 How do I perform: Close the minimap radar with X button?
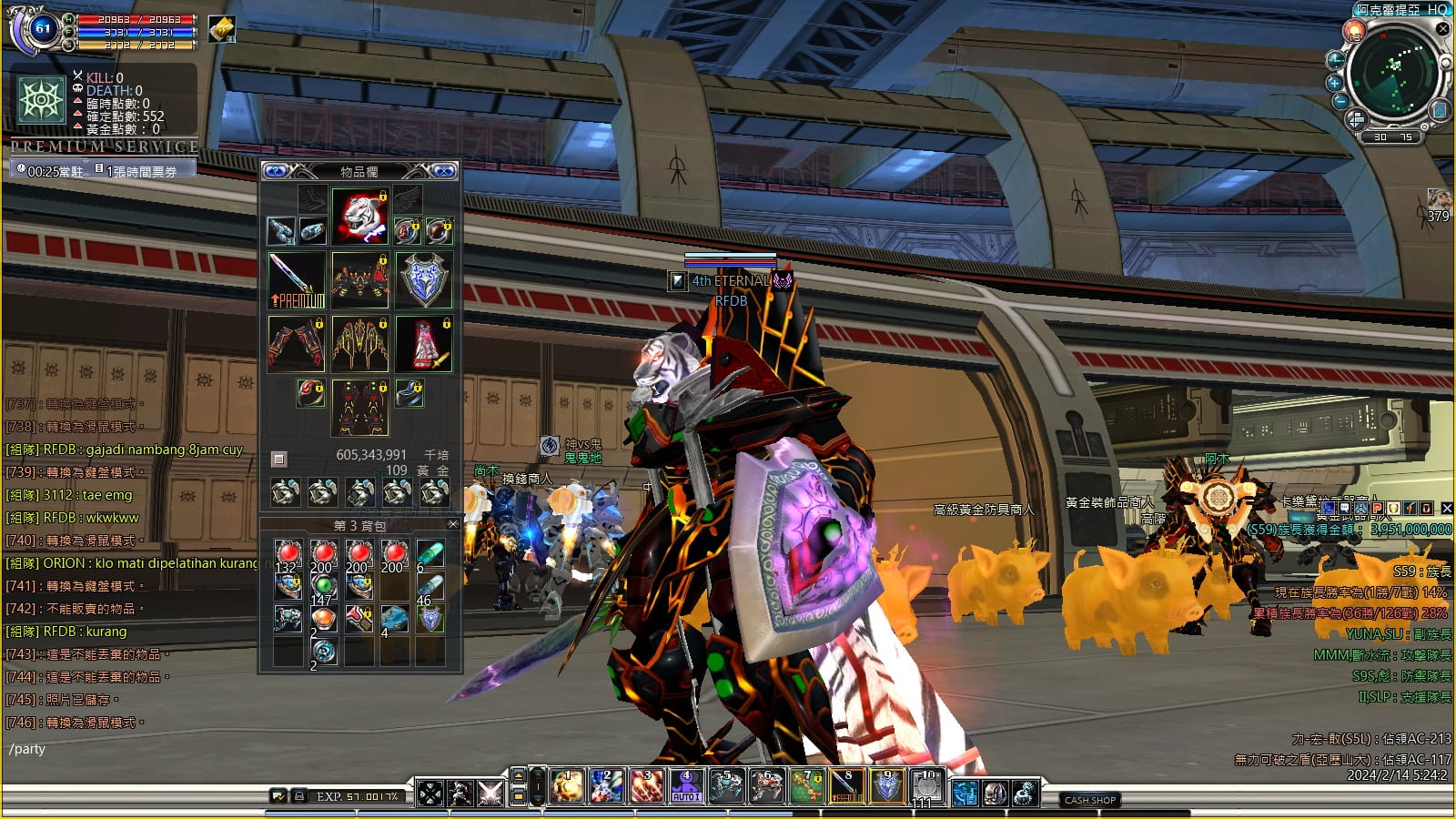[x=1442, y=29]
